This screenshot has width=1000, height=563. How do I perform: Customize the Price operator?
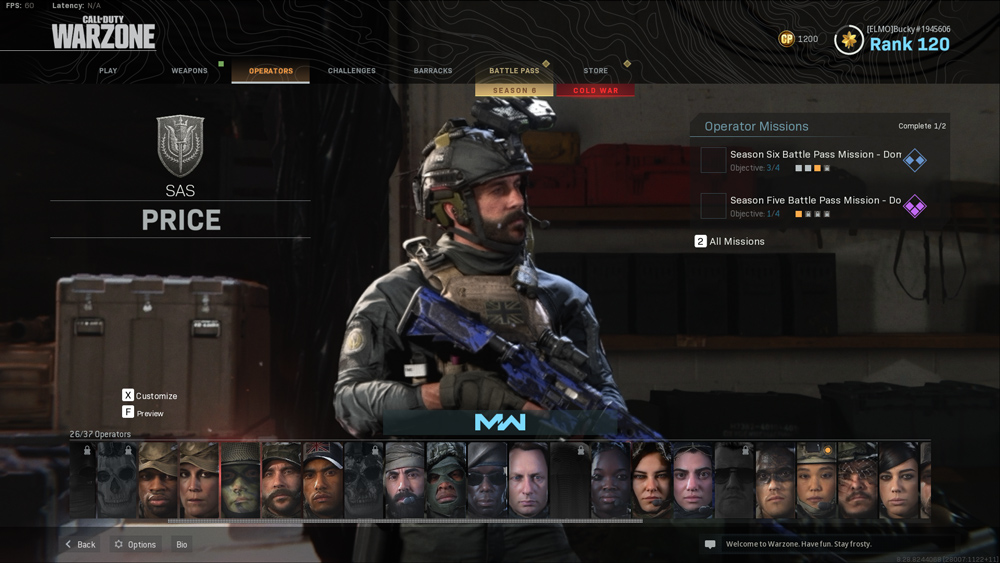point(150,396)
